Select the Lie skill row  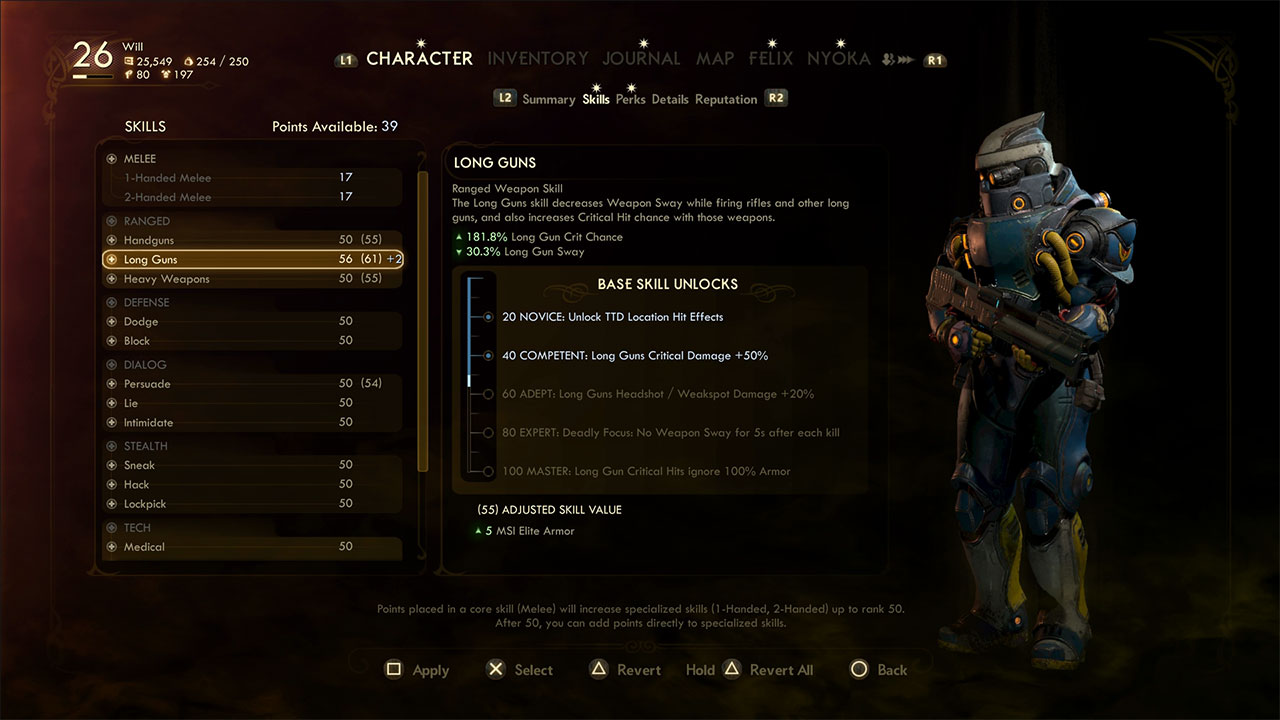252,403
